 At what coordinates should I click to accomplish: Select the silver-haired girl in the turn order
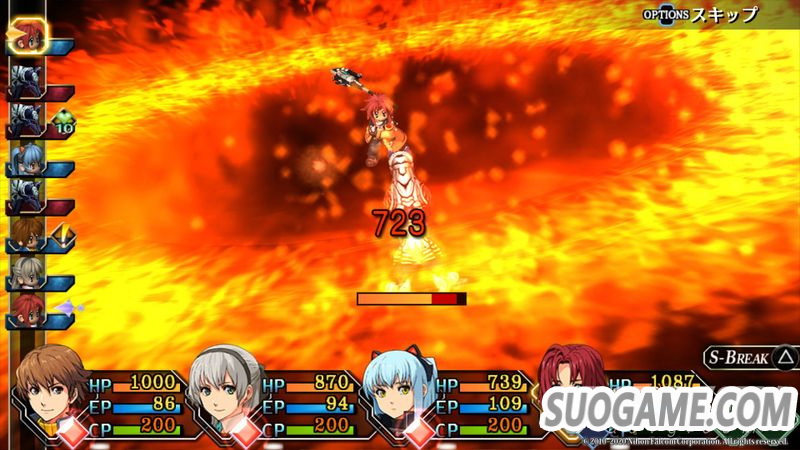coord(26,274)
